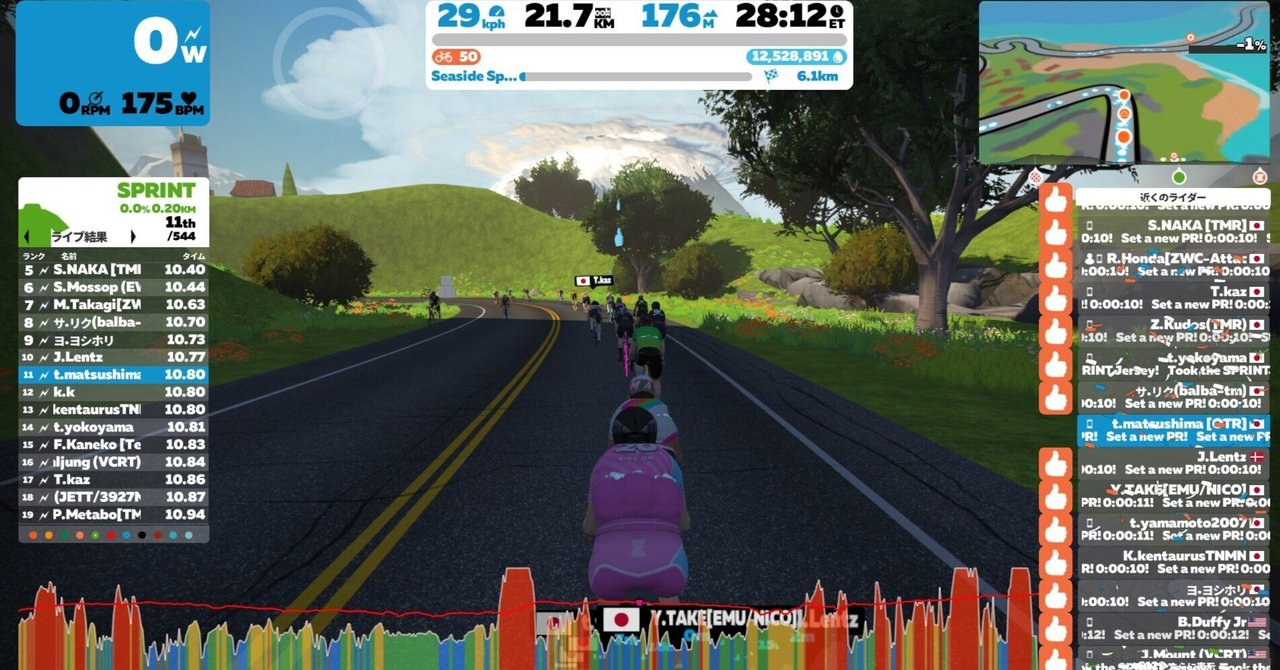1280x670 pixels.
Task: Select highlighted t.matsushima sprint leaderboard row
Action: click(x=113, y=375)
